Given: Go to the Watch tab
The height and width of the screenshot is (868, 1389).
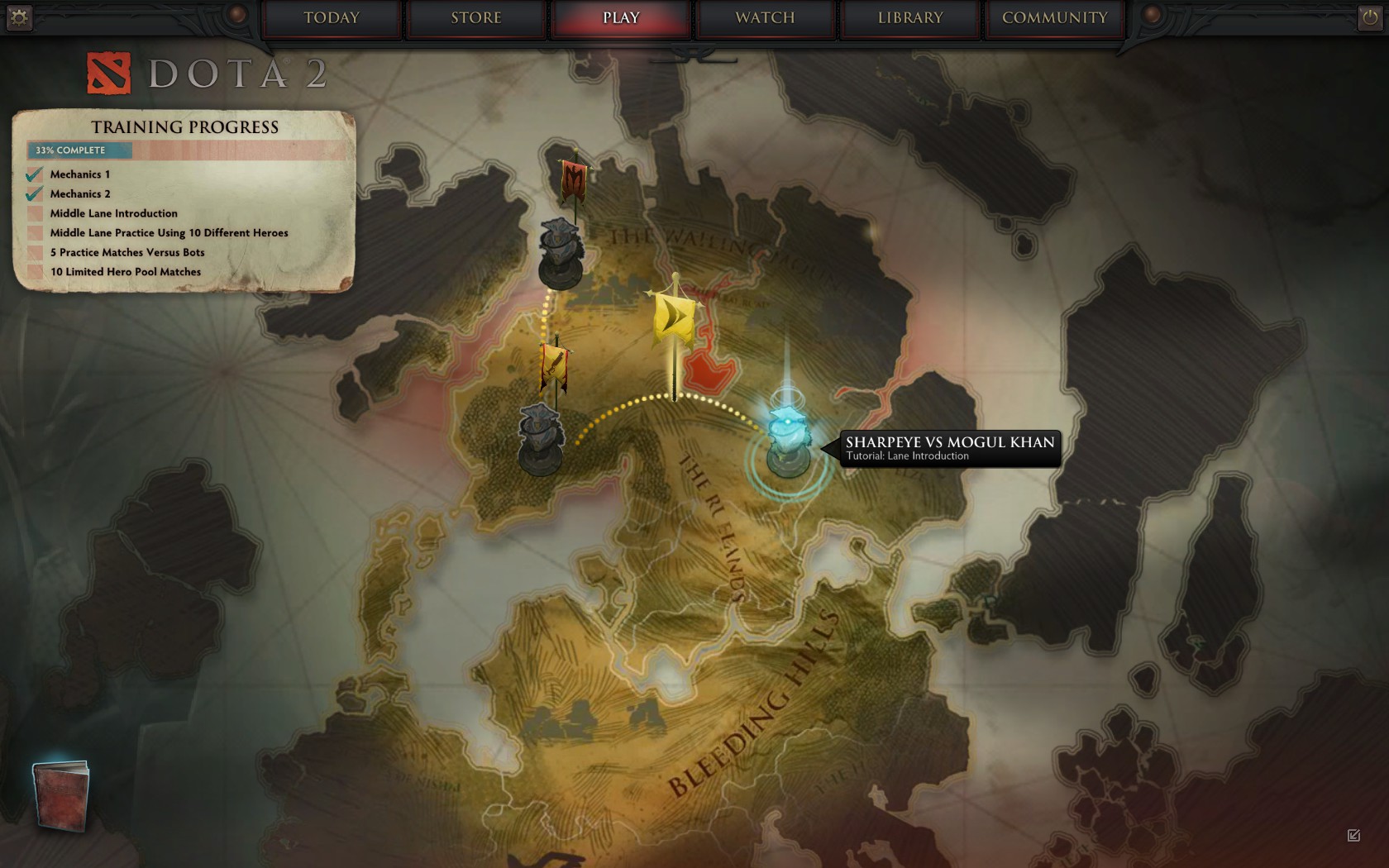Looking at the screenshot, I should tap(765, 18).
